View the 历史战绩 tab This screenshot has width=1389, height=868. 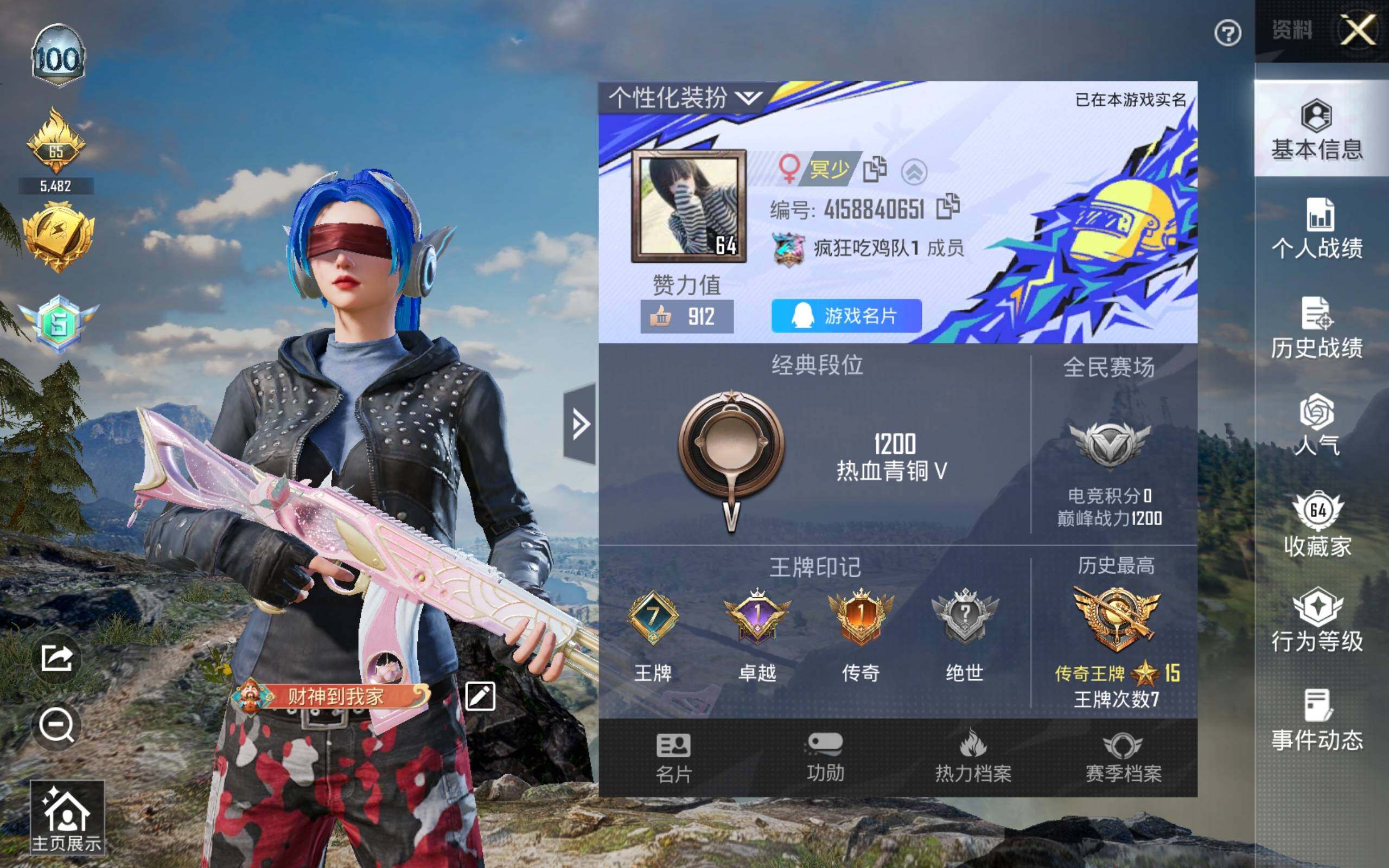click(1317, 328)
